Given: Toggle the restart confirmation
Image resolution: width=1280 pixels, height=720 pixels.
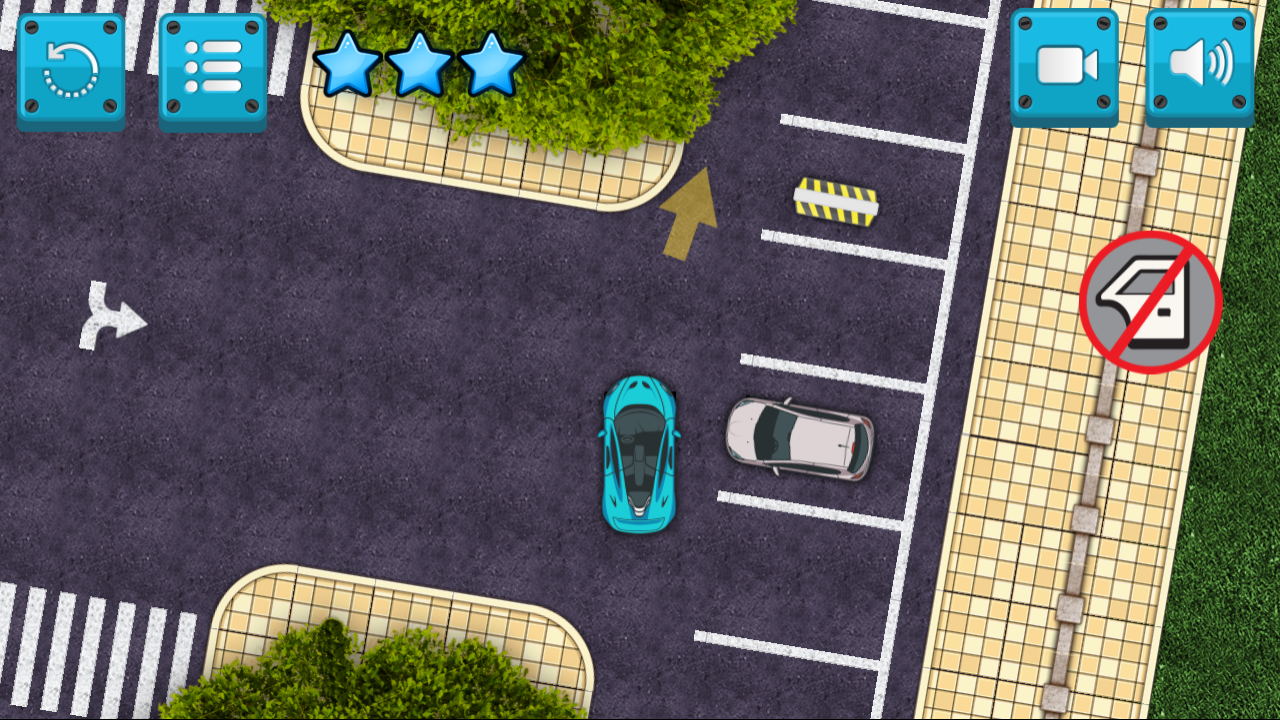Looking at the screenshot, I should pyautogui.click(x=70, y=65).
